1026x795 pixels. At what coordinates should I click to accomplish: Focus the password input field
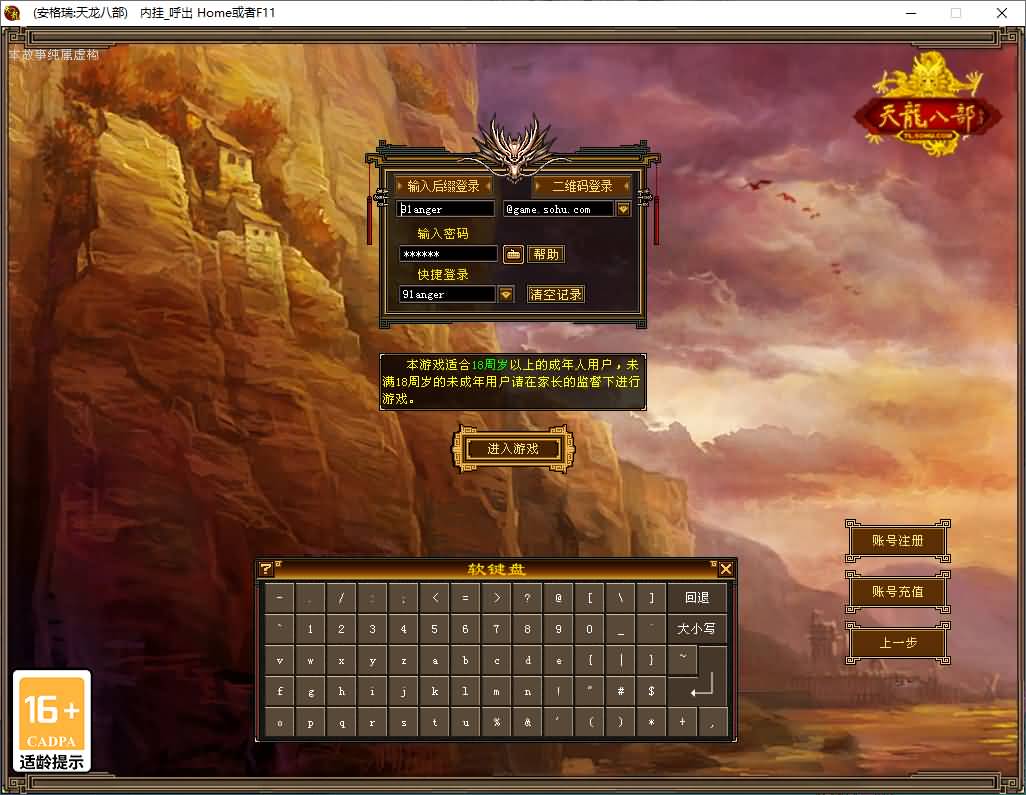[x=447, y=254]
